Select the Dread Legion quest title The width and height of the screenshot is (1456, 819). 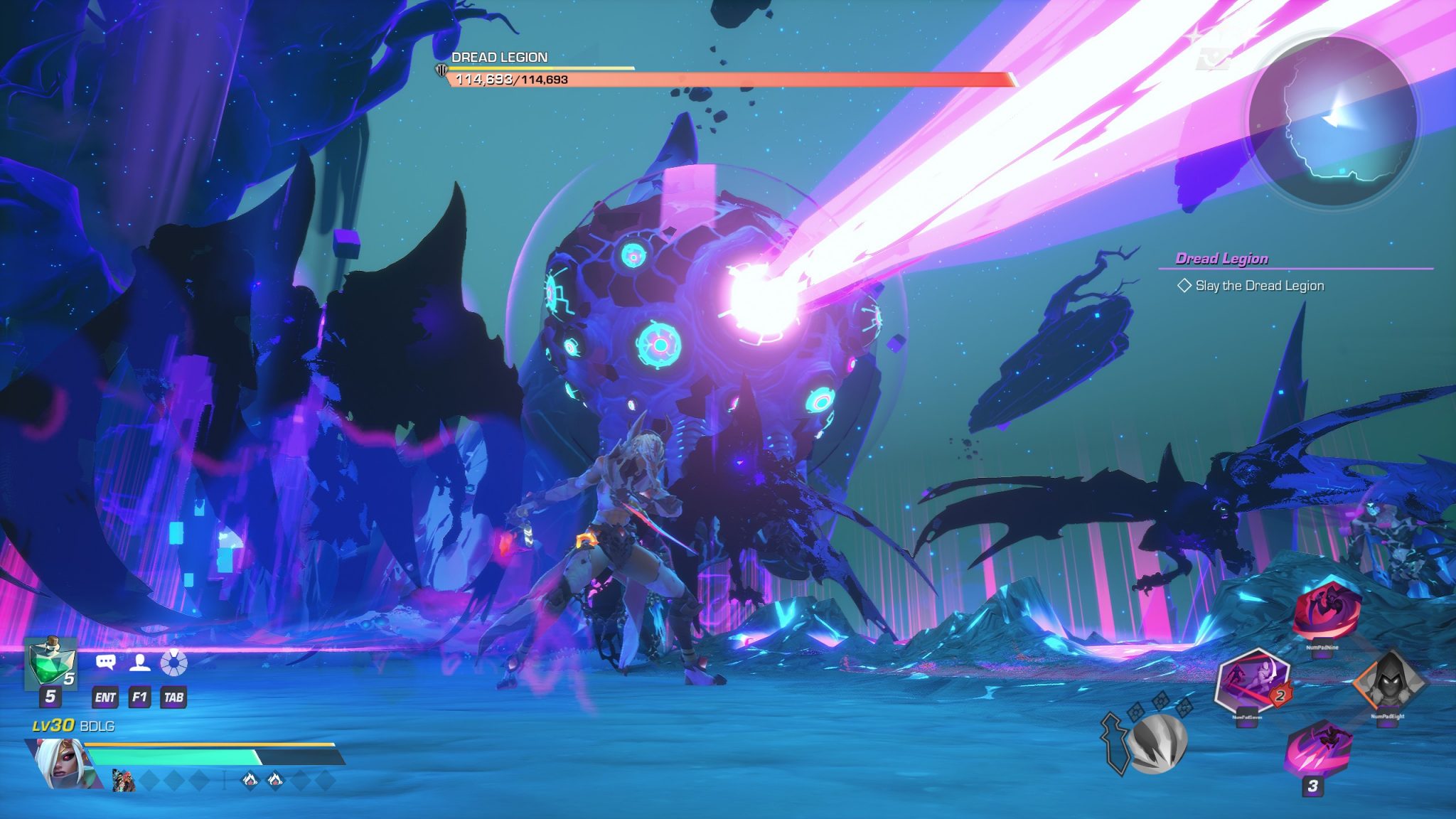[1221, 259]
